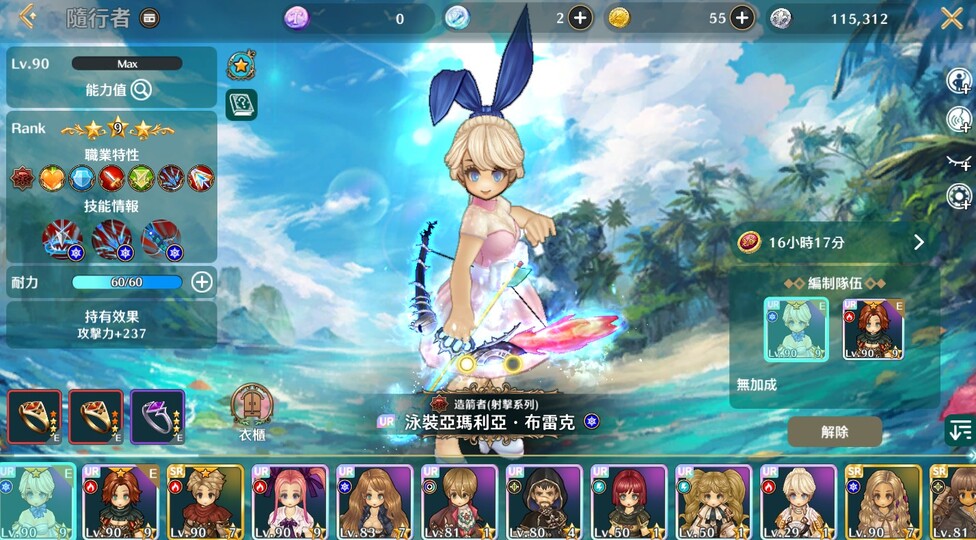Choose the hooded Lv.80 follower in the roster
Viewport: 976px width, 540px height.
(x=544, y=502)
